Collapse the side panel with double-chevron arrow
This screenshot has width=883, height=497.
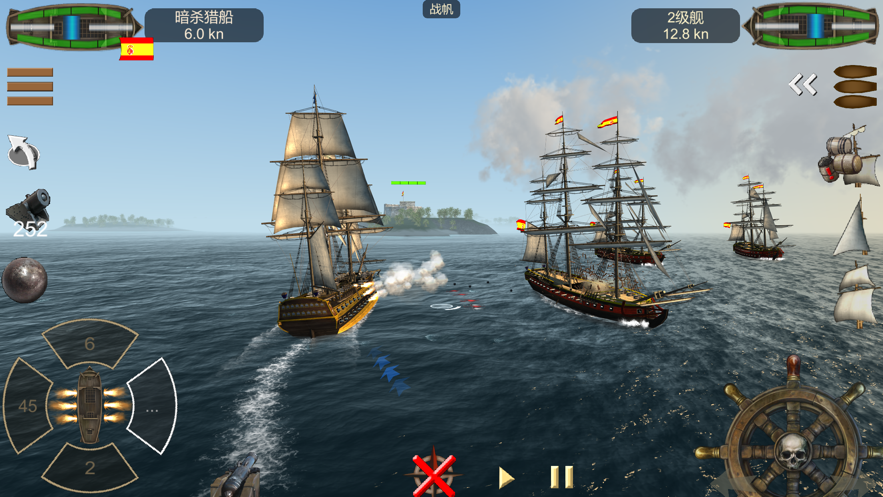pos(802,85)
